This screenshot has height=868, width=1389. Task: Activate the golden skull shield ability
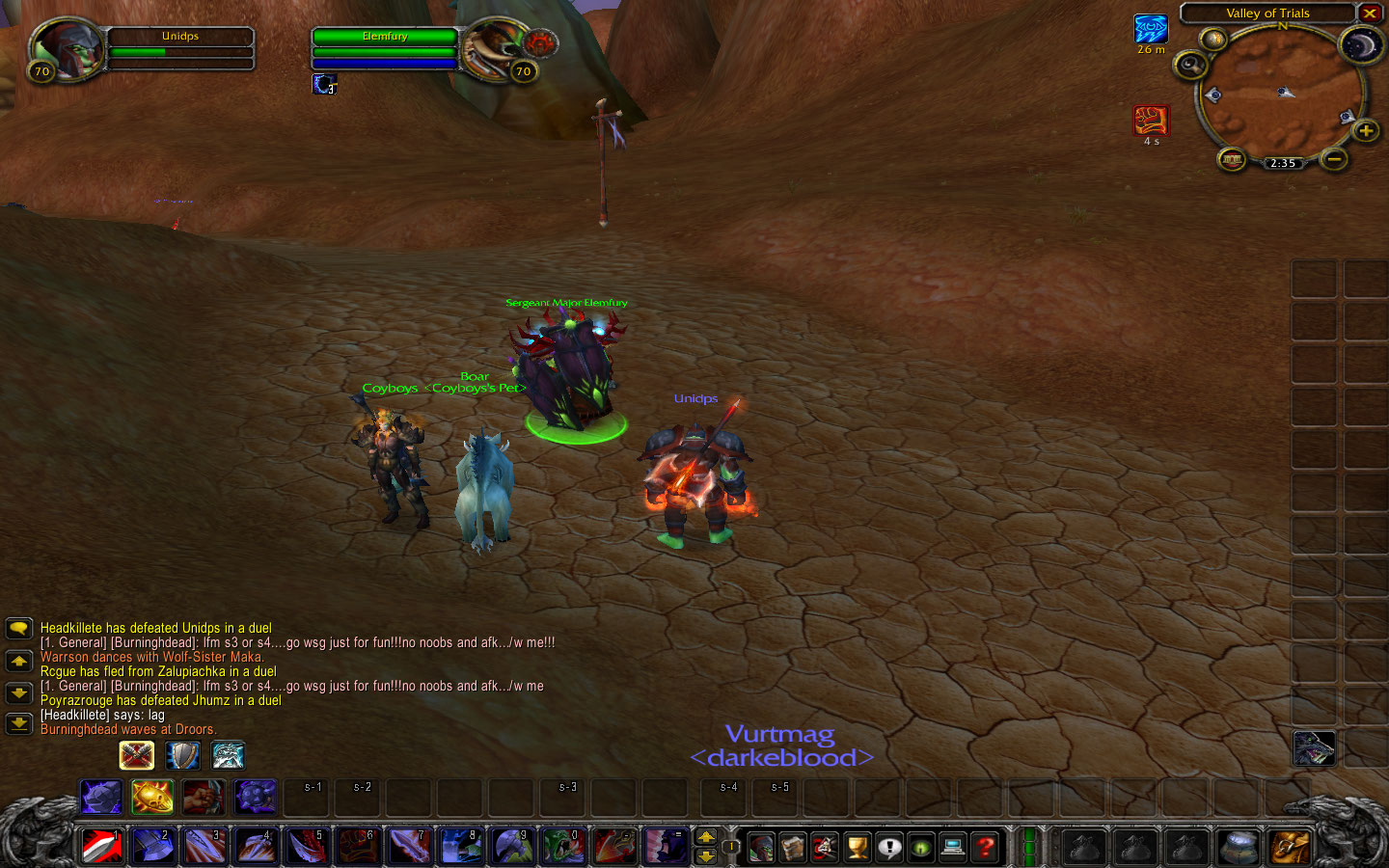point(152,797)
